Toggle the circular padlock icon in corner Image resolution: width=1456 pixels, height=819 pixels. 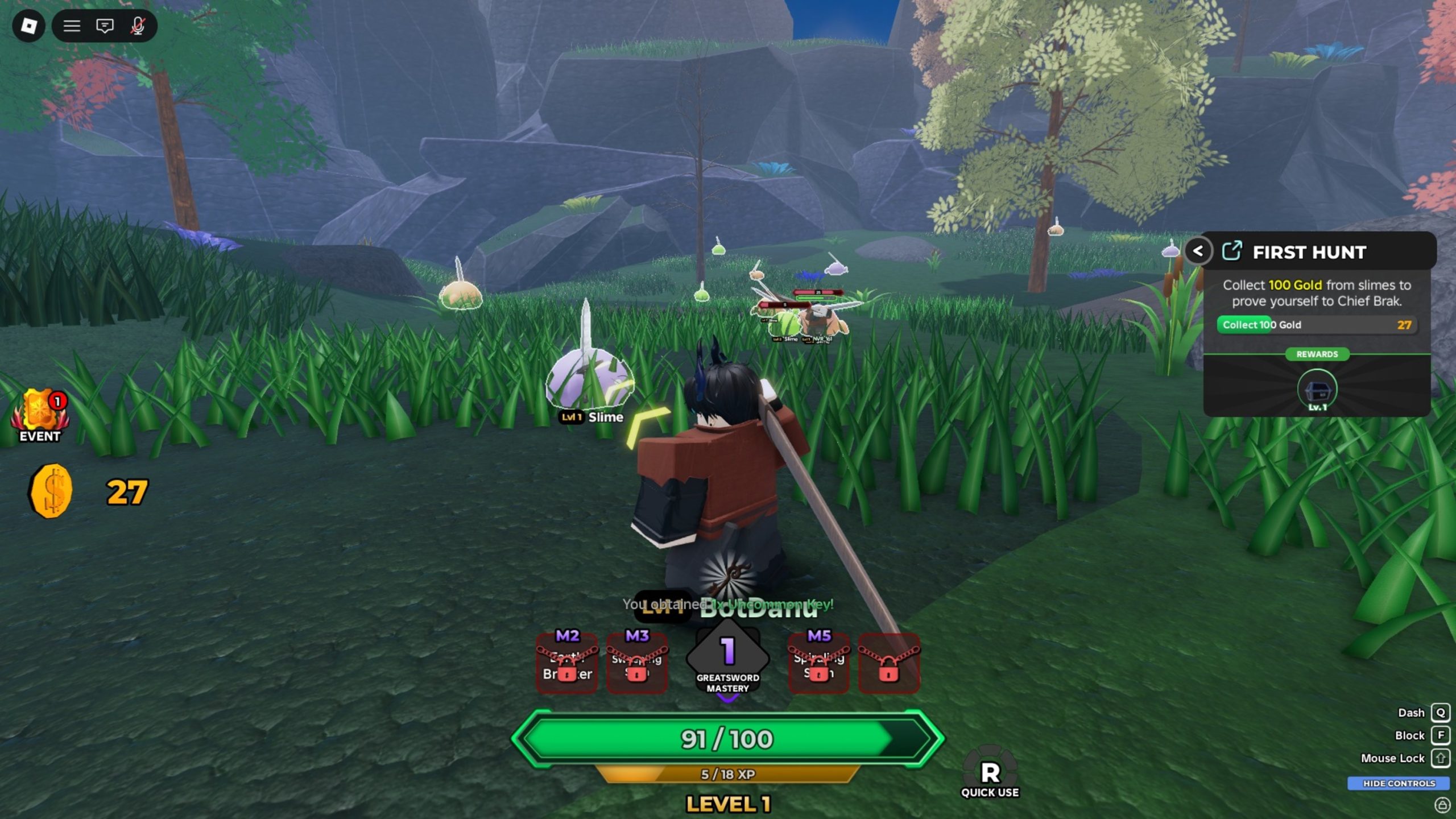click(x=1442, y=805)
